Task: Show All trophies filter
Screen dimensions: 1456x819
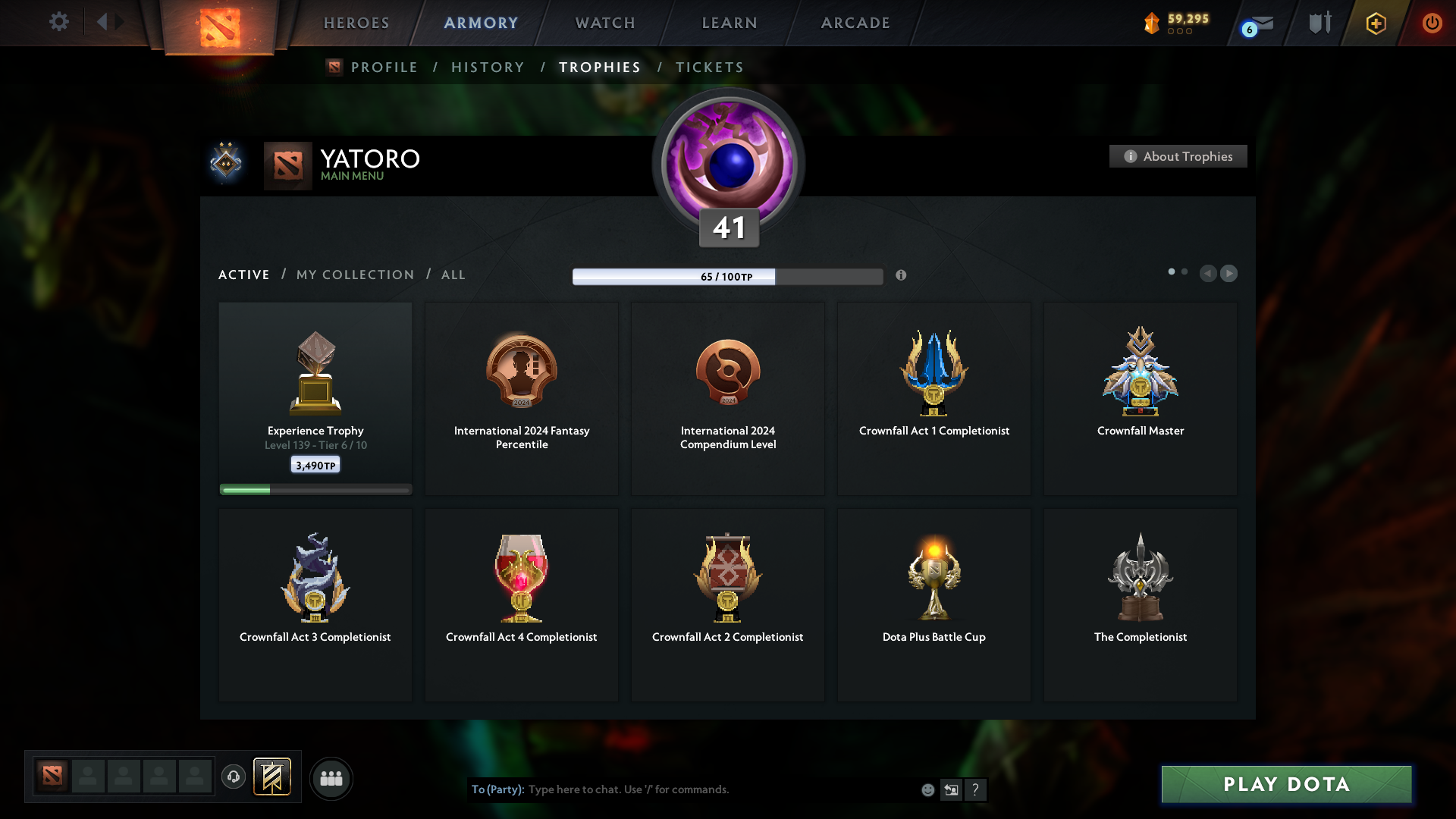Action: coord(453,275)
